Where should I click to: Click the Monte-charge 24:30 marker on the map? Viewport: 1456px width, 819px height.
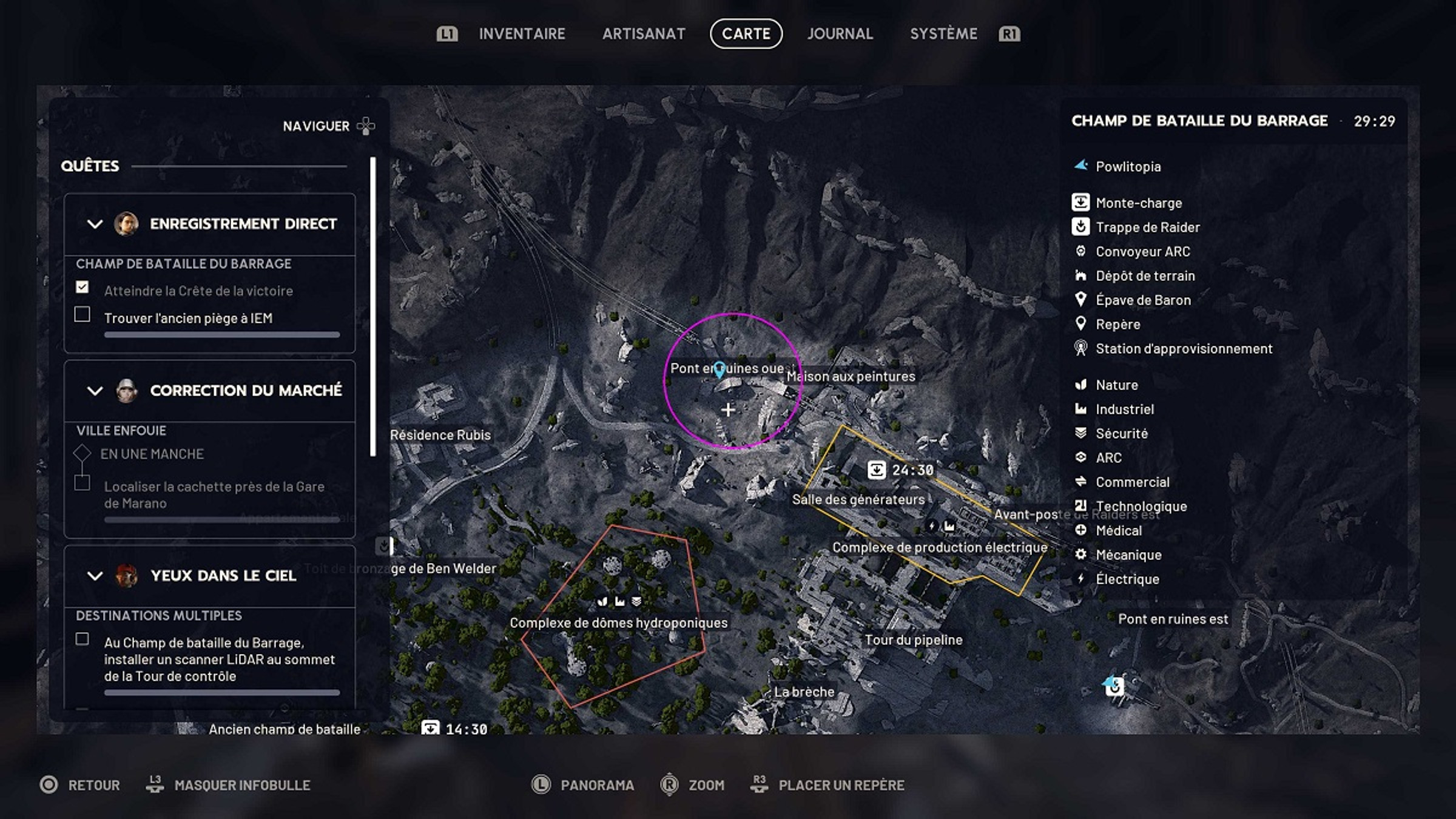[878, 469]
